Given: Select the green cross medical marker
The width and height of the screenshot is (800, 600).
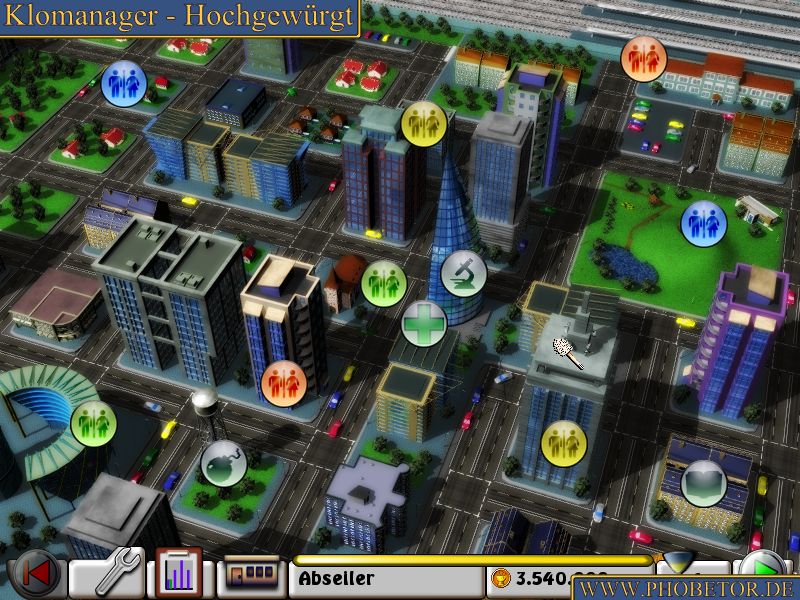Looking at the screenshot, I should click(424, 324).
